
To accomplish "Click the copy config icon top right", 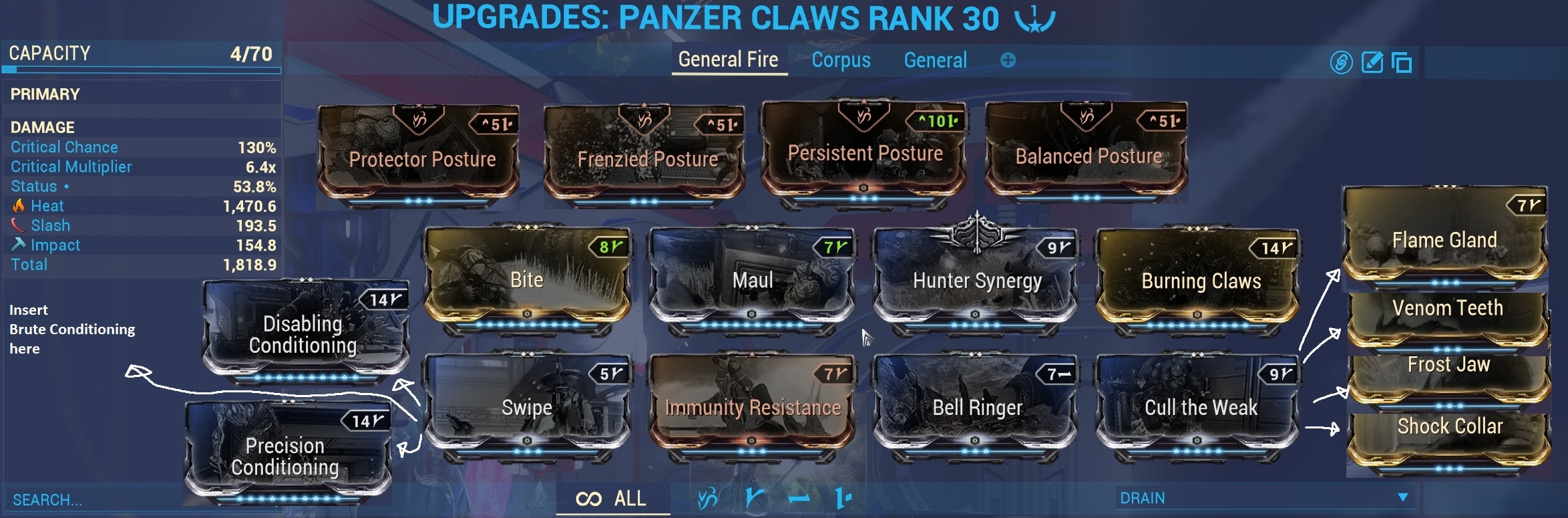I will [x=1402, y=63].
